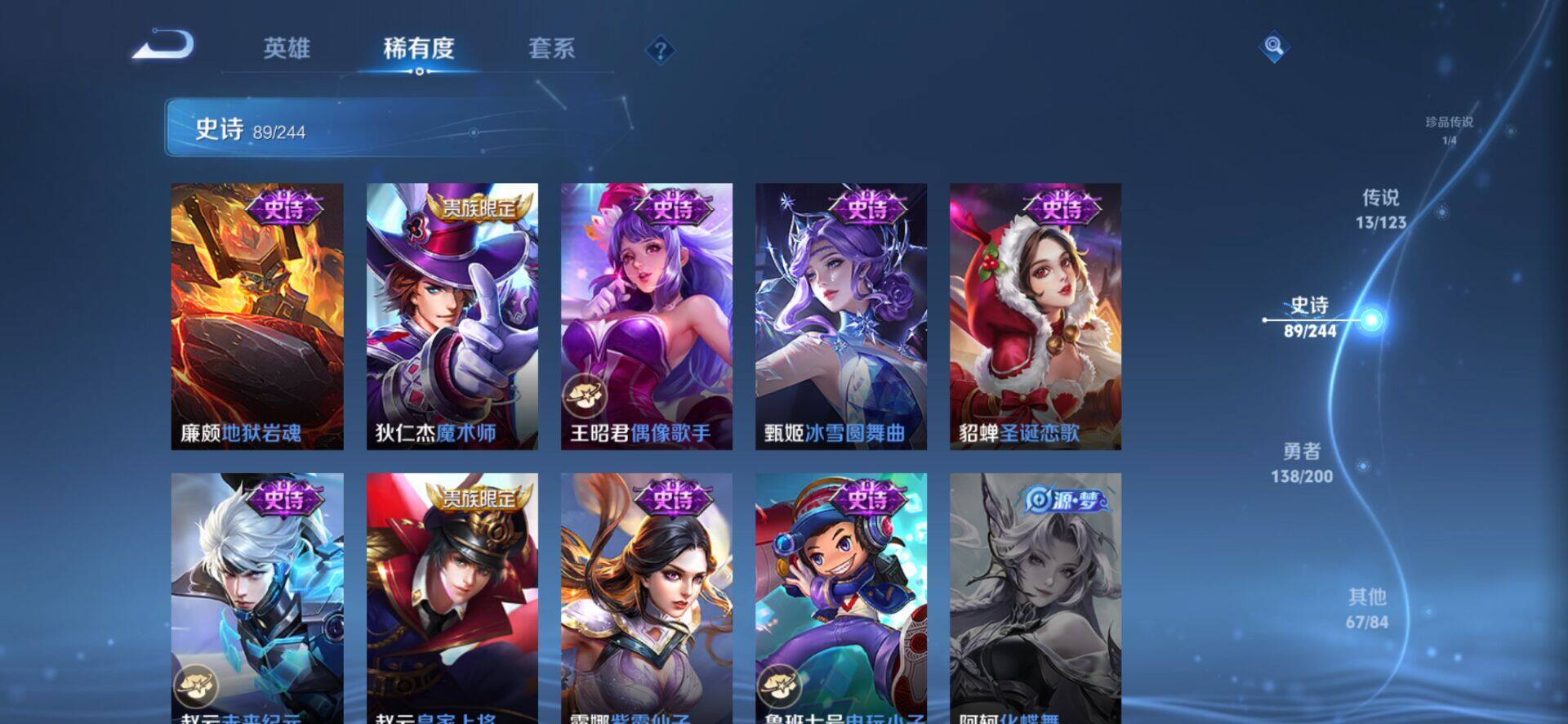Viewport: 1568px width, 724px height.
Task: Jump to the 其他 rarity section
Action: [x=1366, y=609]
